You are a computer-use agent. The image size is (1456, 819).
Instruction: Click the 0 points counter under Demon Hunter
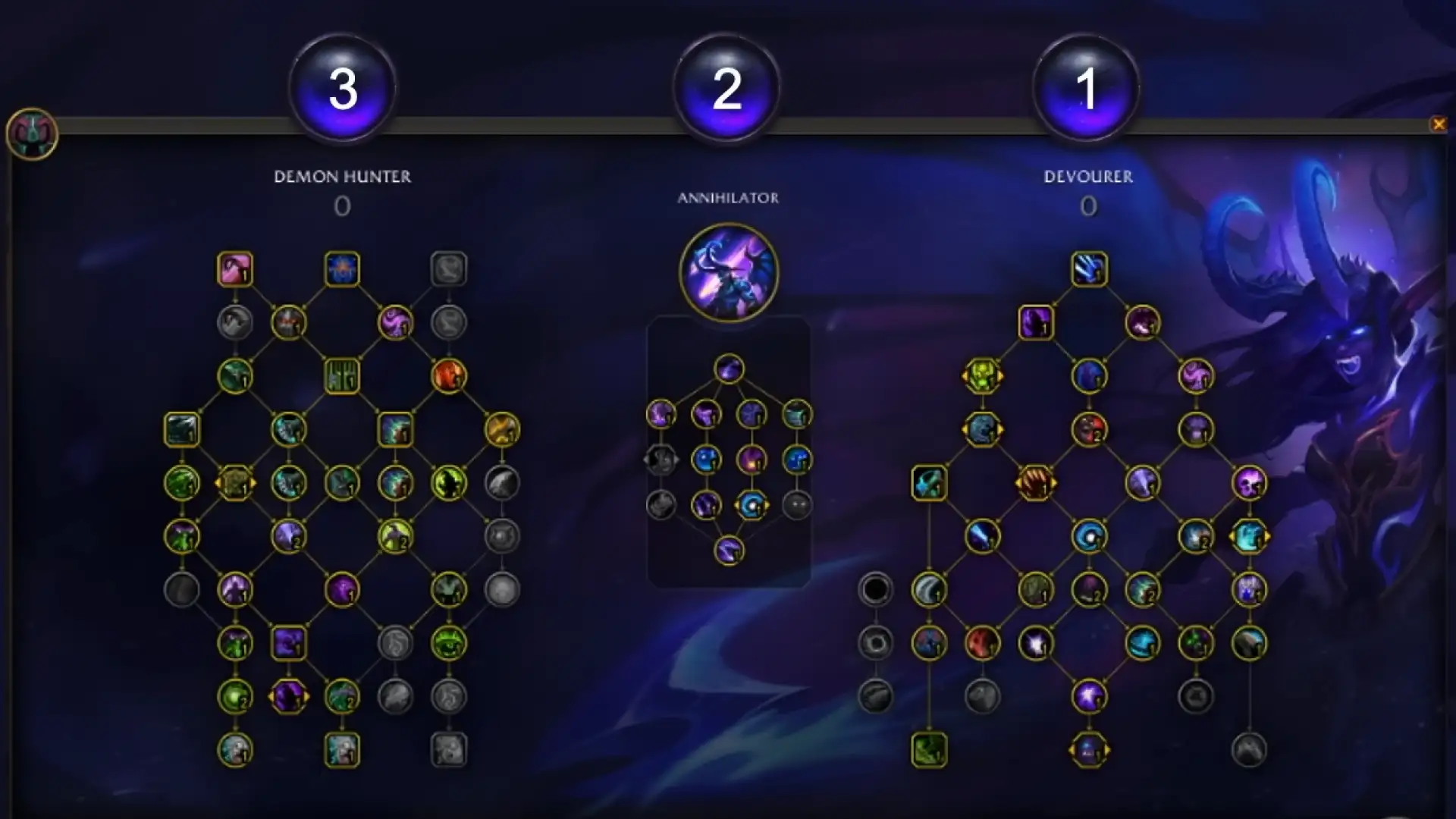[x=341, y=207]
